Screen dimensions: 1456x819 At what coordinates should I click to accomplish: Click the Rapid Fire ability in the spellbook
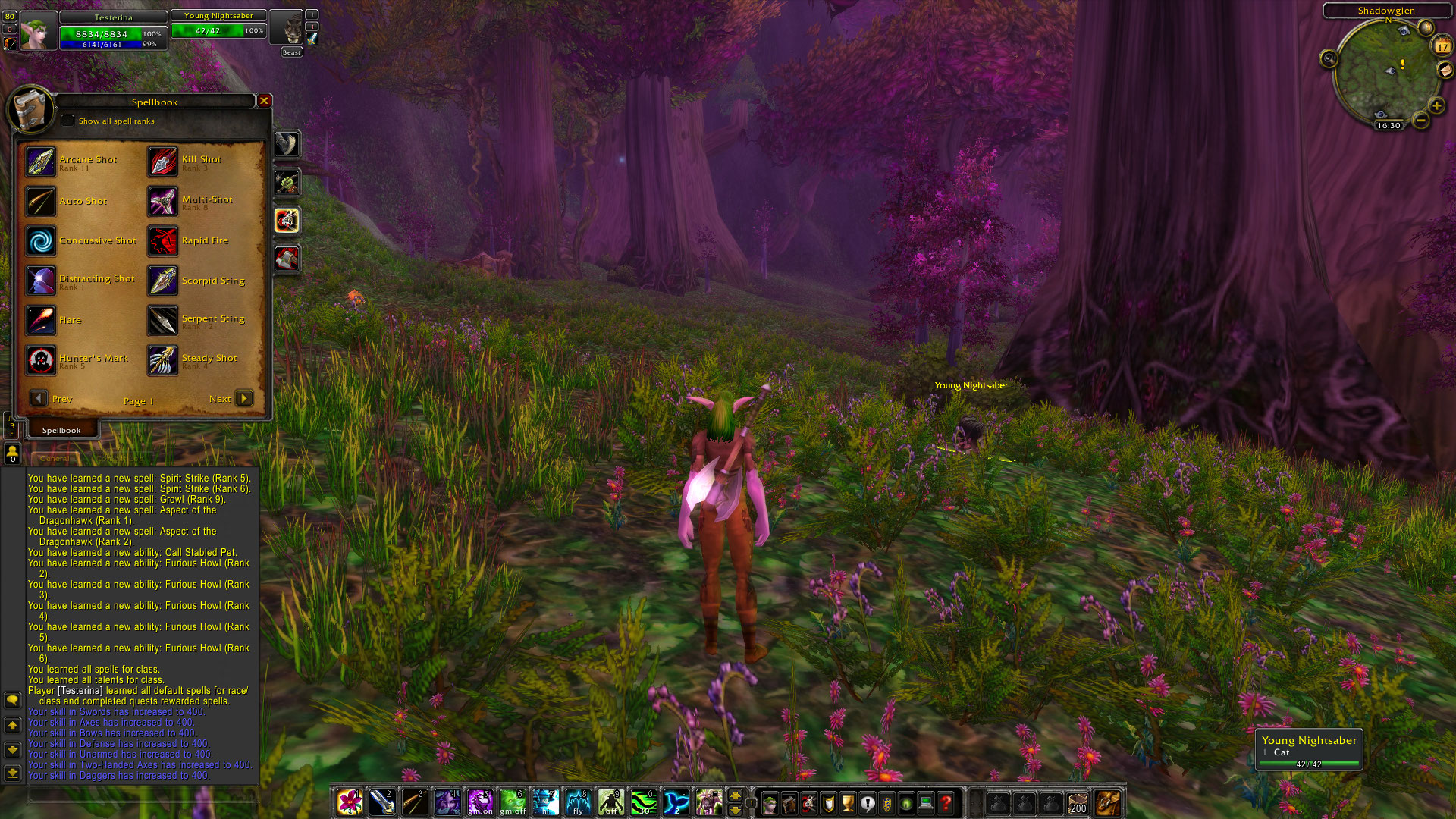pos(163,241)
